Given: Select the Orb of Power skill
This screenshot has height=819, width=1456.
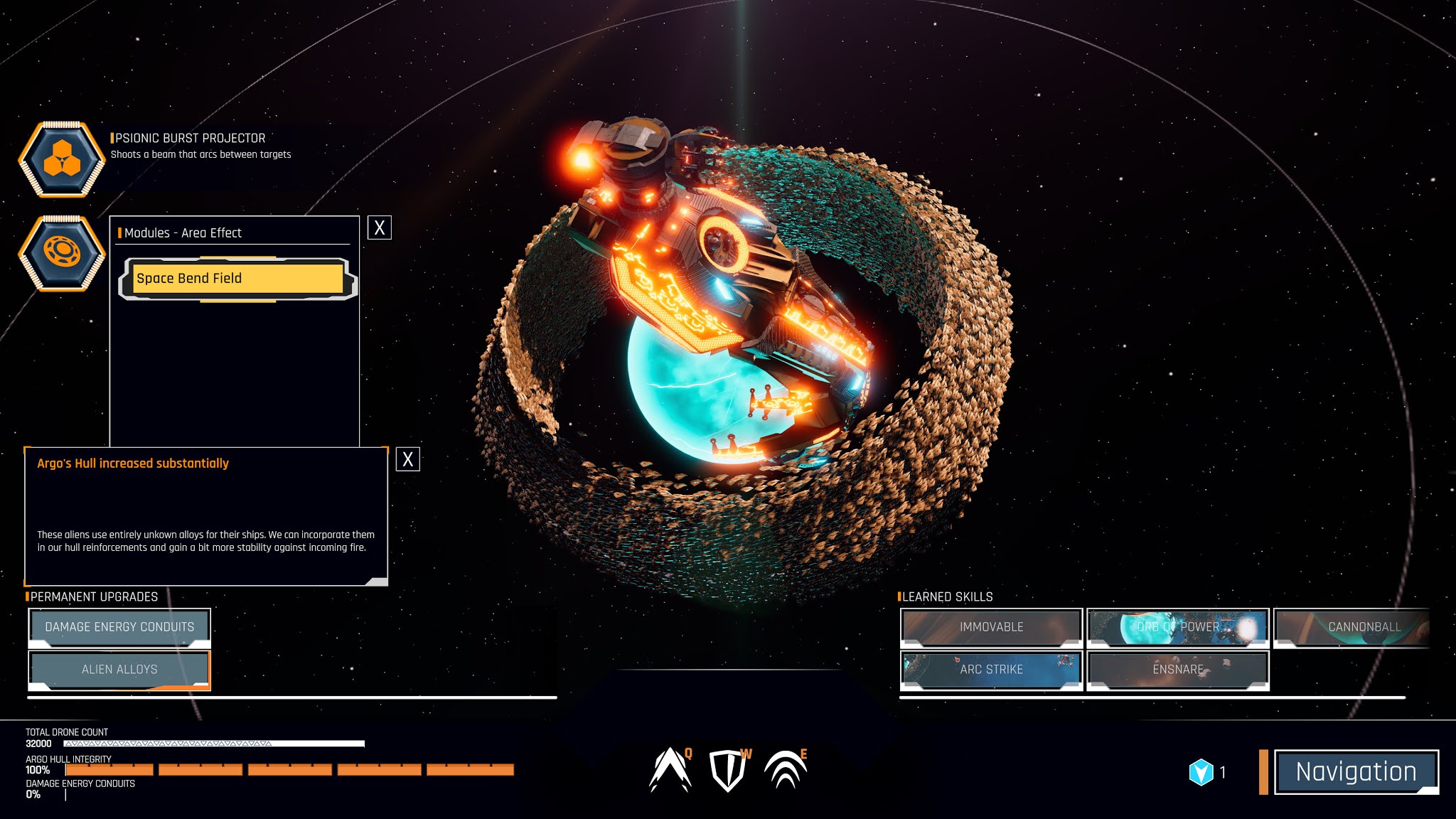Looking at the screenshot, I should [1178, 626].
